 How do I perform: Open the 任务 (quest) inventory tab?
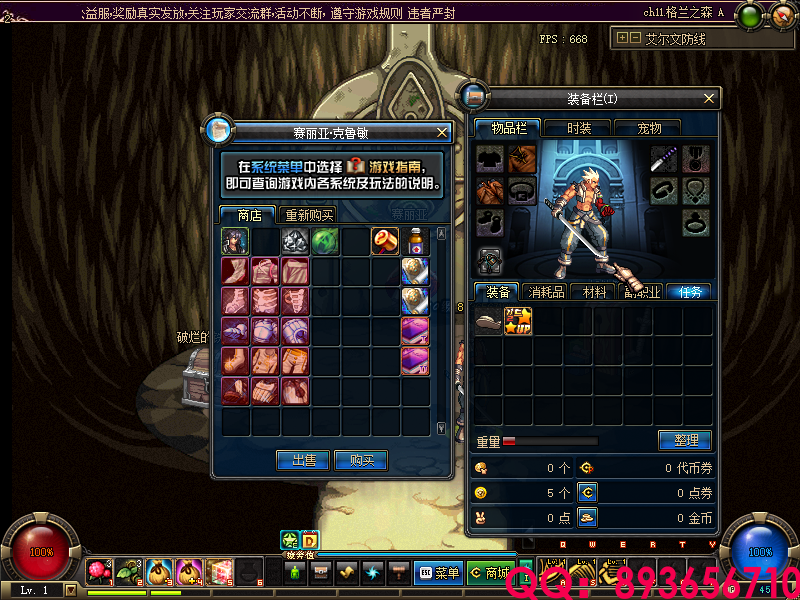(689, 292)
